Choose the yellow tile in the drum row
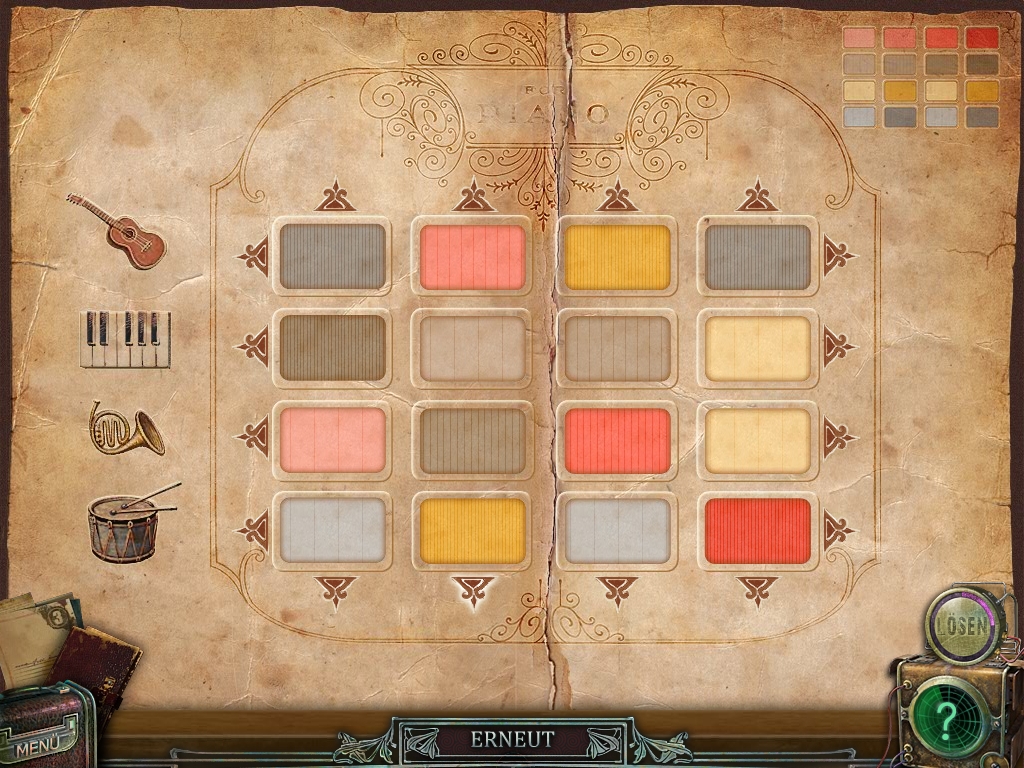The image size is (1024, 768). coord(473,531)
